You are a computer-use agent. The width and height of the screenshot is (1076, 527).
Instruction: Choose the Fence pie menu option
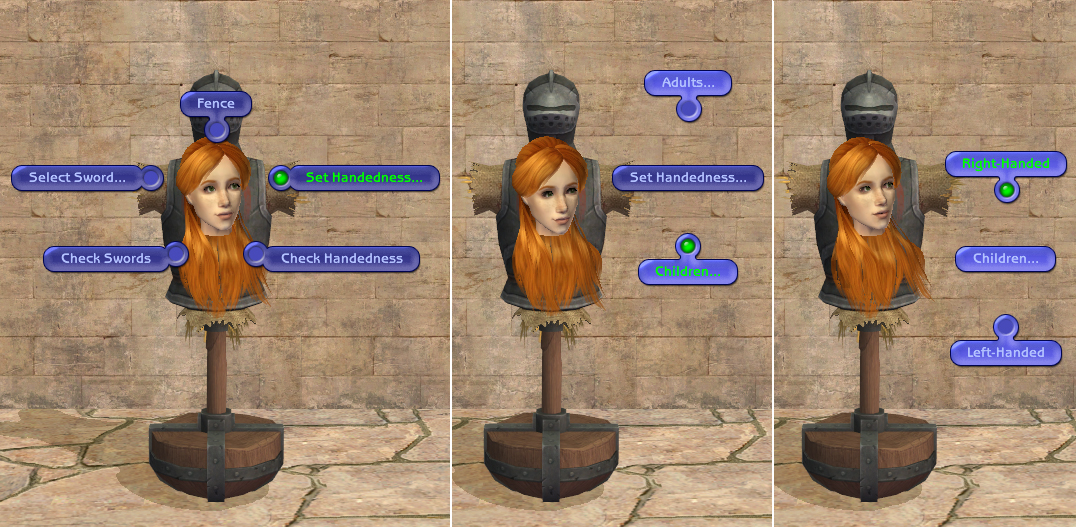tap(215, 104)
